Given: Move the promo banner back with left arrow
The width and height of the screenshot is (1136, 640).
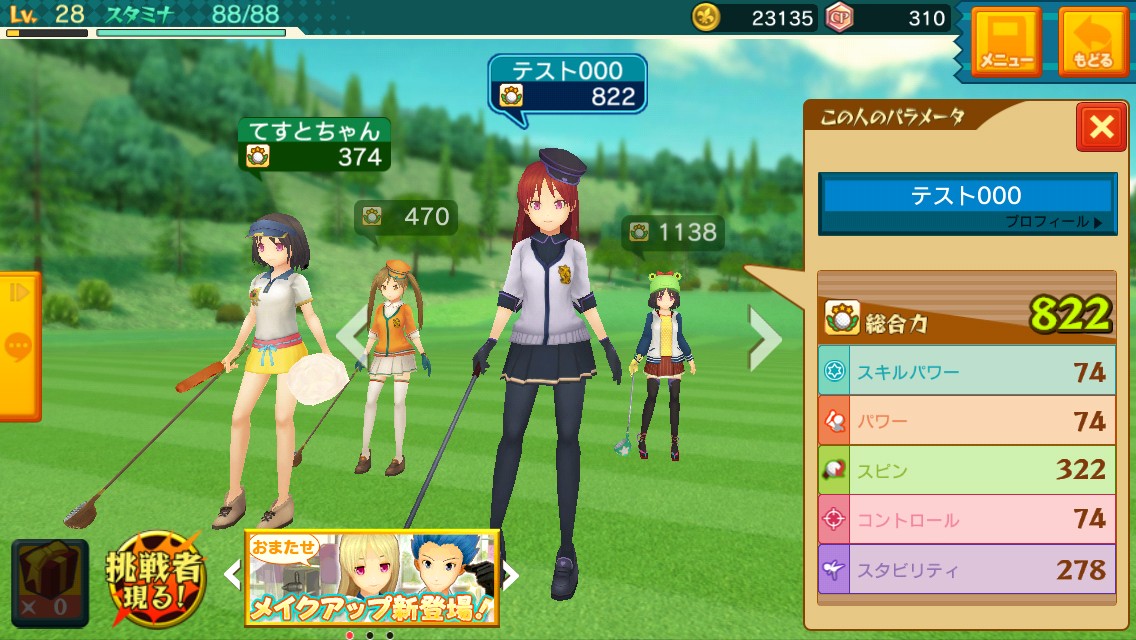Looking at the screenshot, I should (x=232, y=575).
